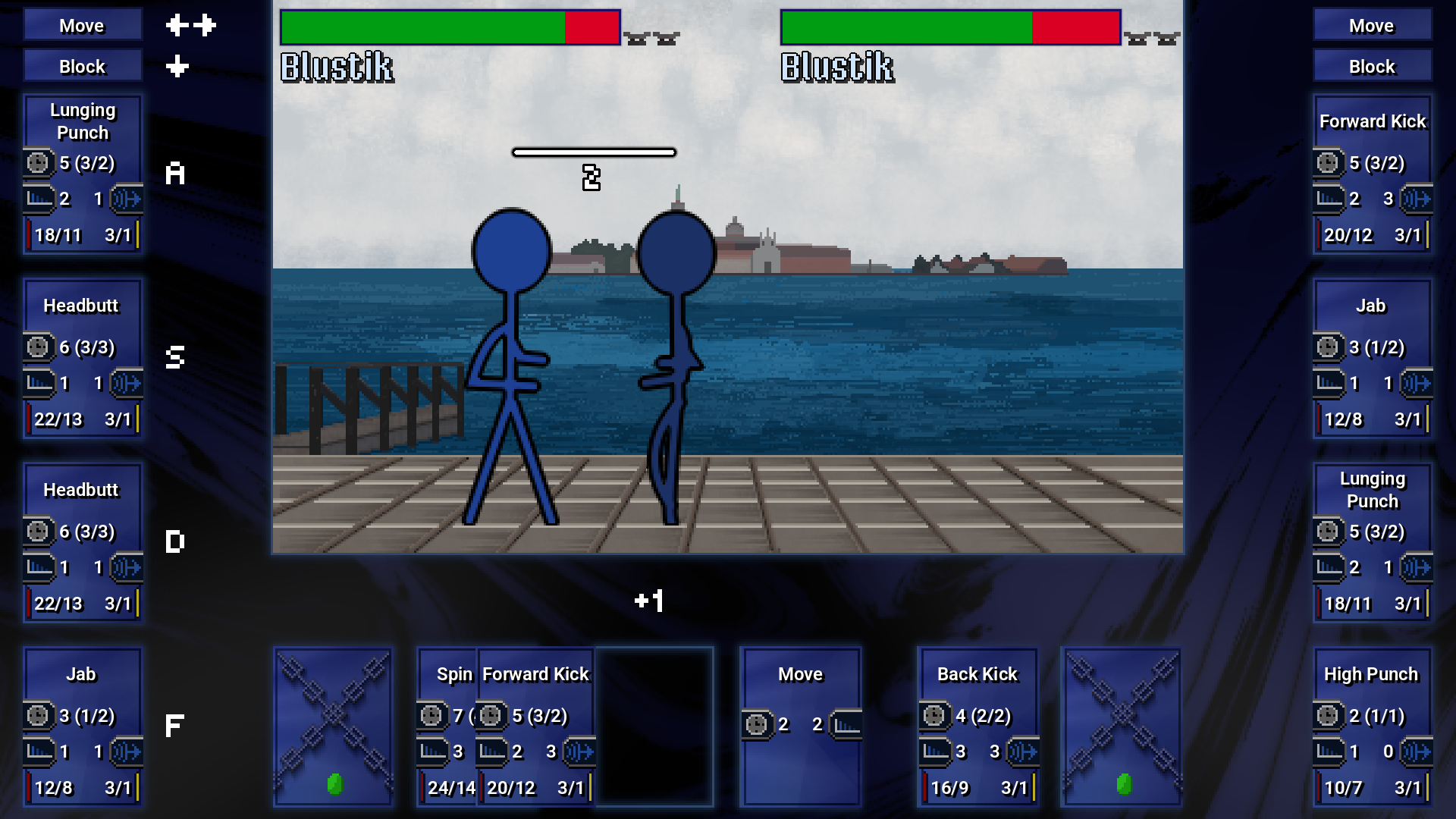This screenshot has width=1456, height=819.
Task: Click the knockback arrow icon on the High Punch card
Action: [1417, 752]
